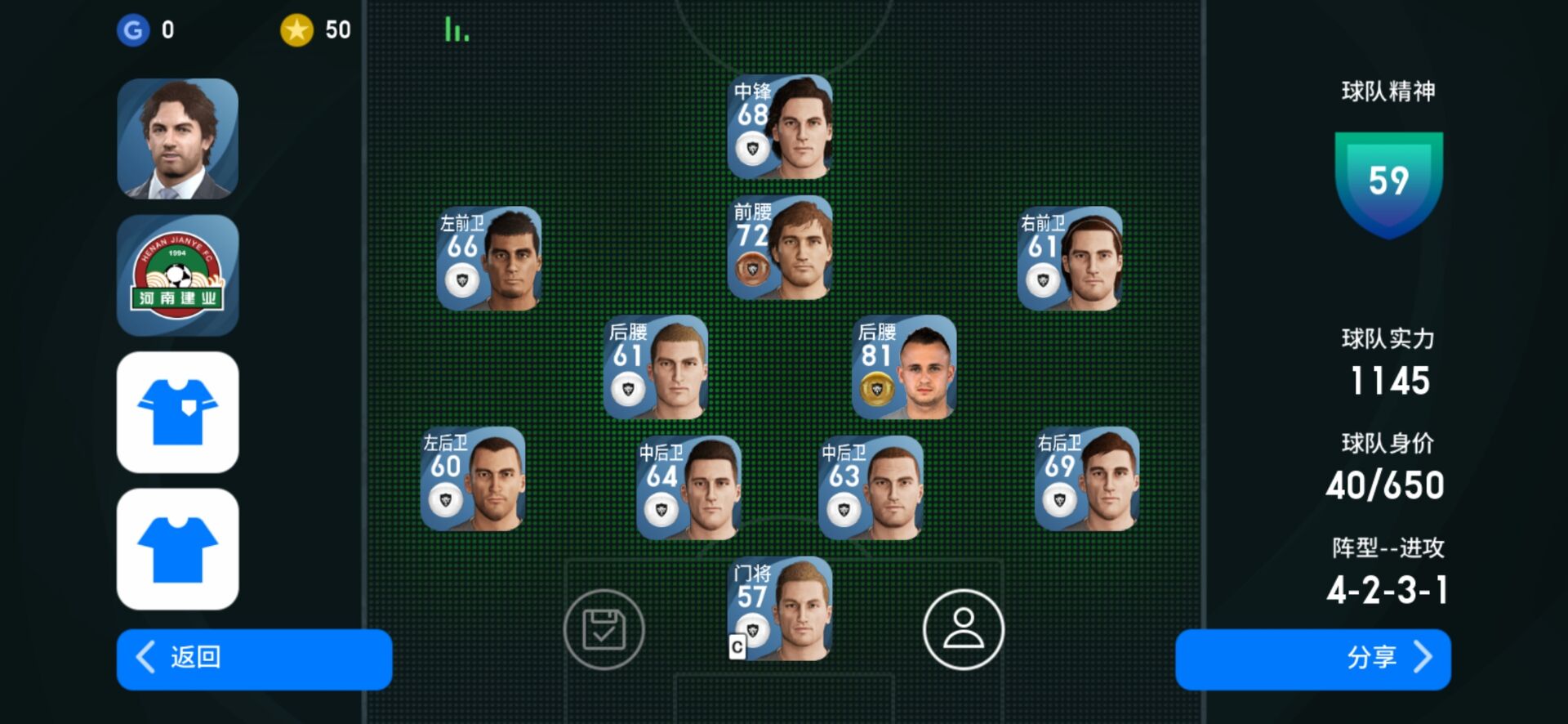The width and height of the screenshot is (1568, 724).
Task: Choose the 中后卫 defender rated 63
Action: pos(871,488)
